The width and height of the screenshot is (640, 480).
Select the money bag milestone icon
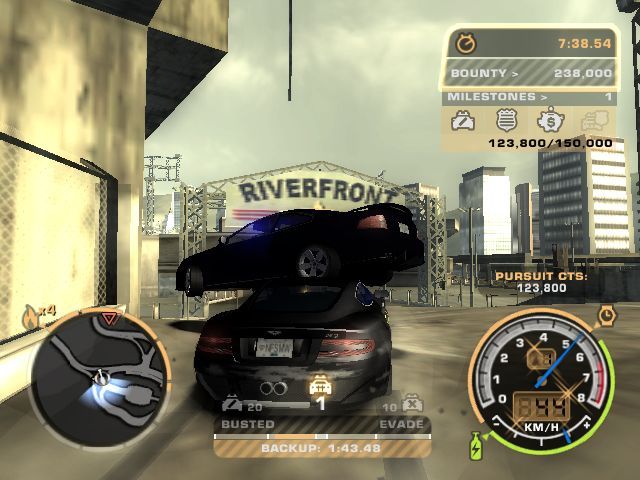[548, 121]
